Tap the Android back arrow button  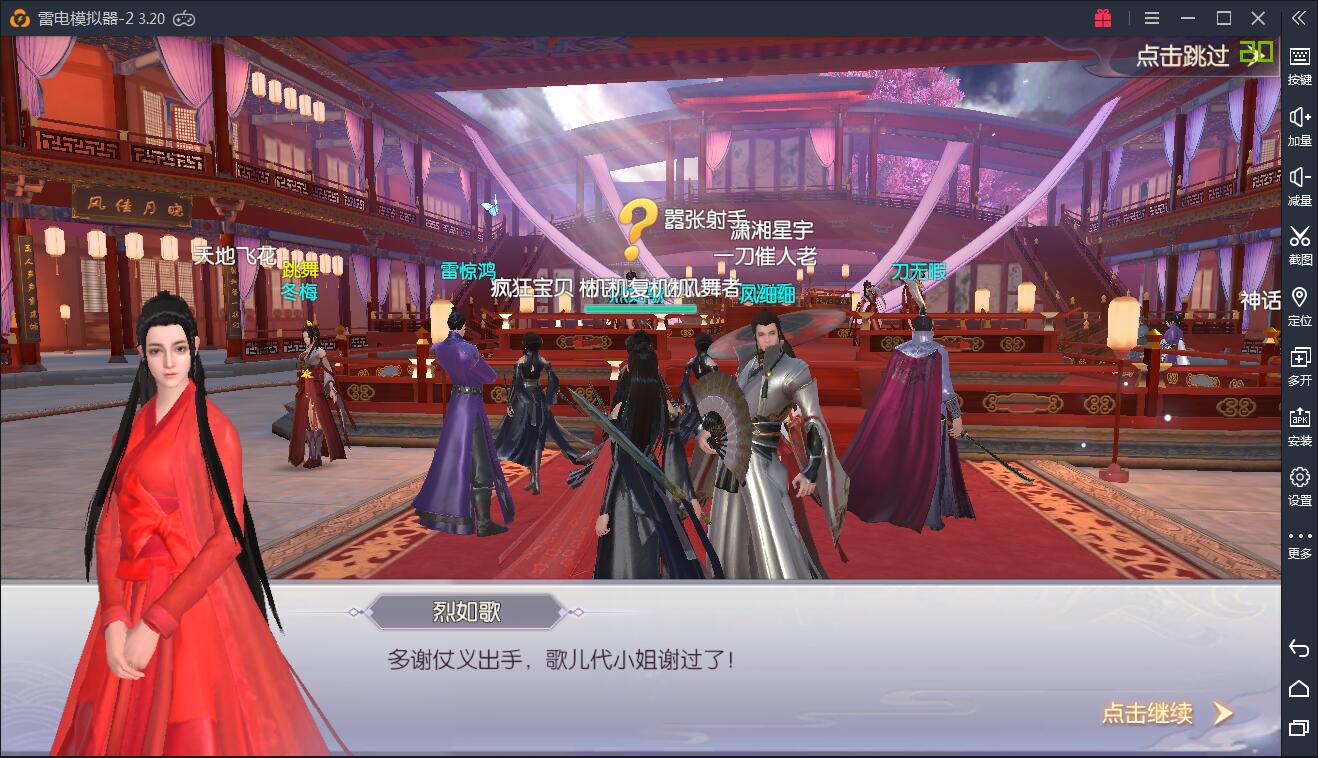point(1299,648)
